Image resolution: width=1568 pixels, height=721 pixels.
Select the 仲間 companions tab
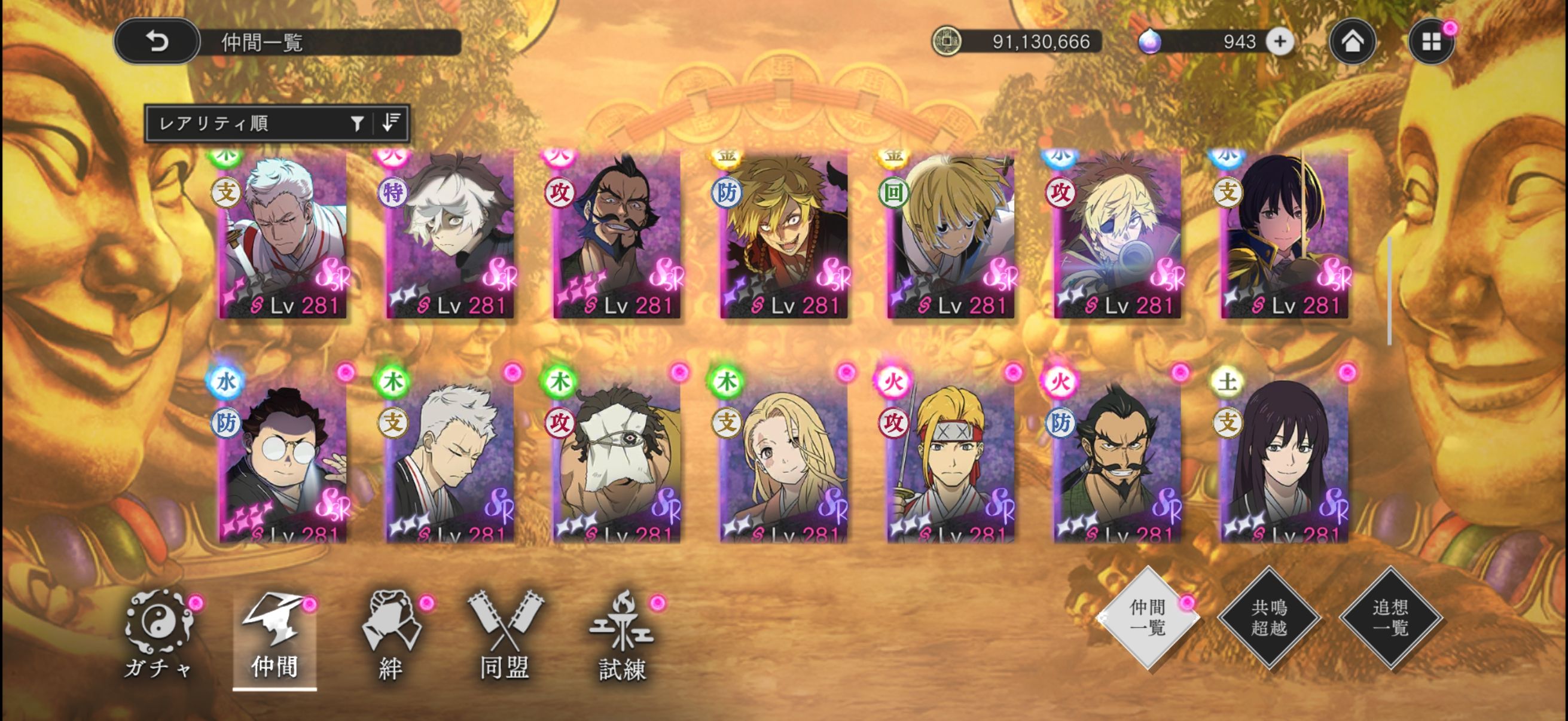click(x=274, y=639)
